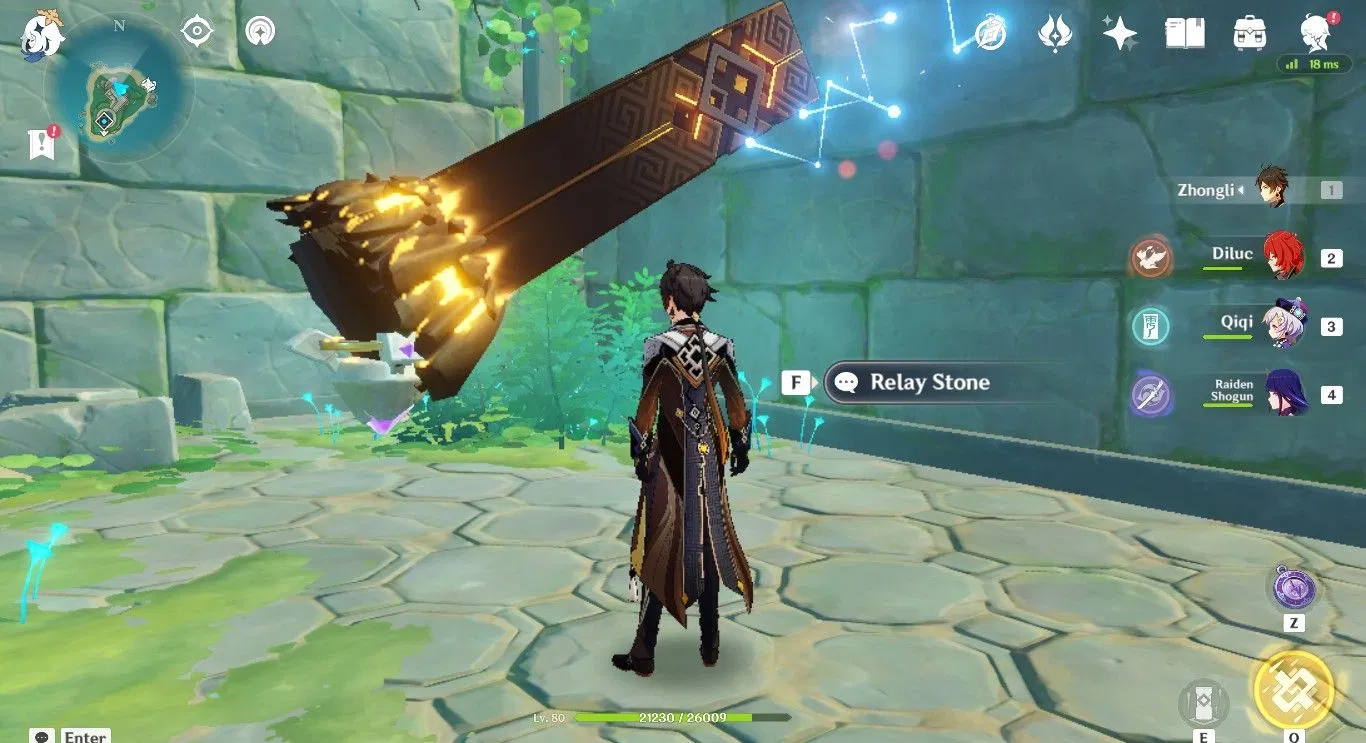The width and height of the screenshot is (1366, 743).
Task: Open the backpack inventory
Action: coord(1250,33)
